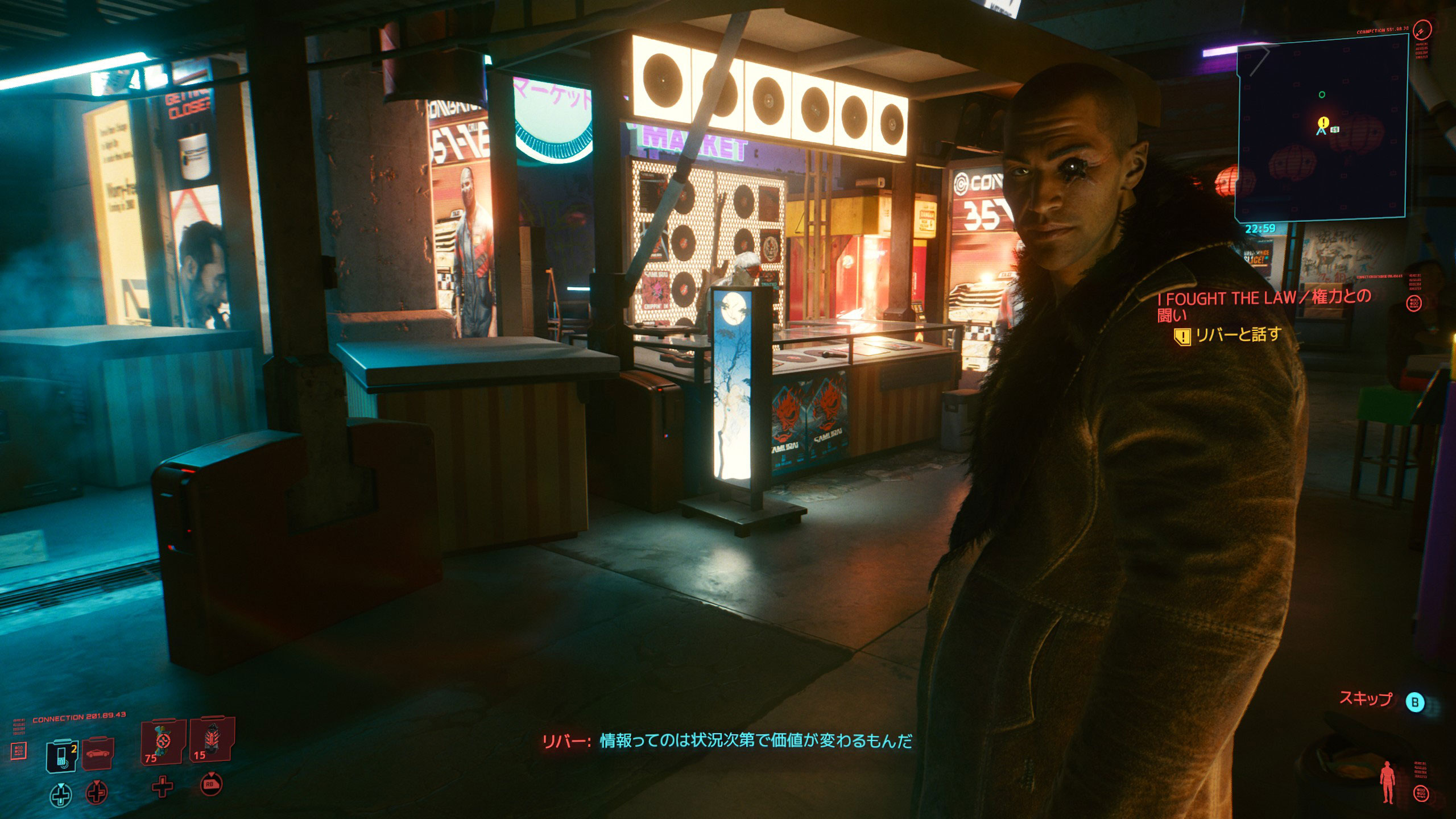This screenshot has width=1456, height=819.
Task: Click the yellow quest marker on the minimap
Action: pyautogui.click(x=1323, y=122)
